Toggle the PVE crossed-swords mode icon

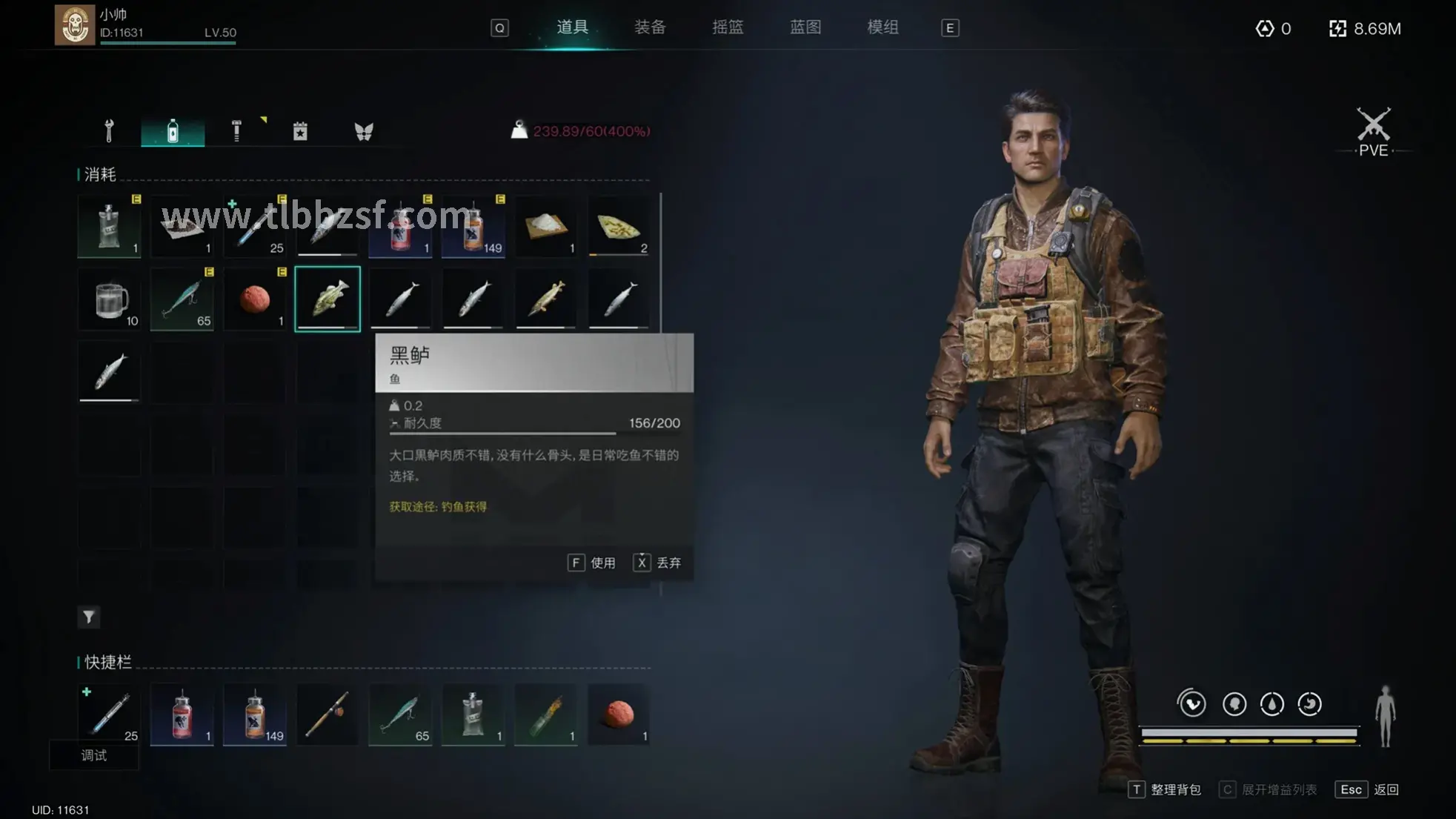[1373, 131]
